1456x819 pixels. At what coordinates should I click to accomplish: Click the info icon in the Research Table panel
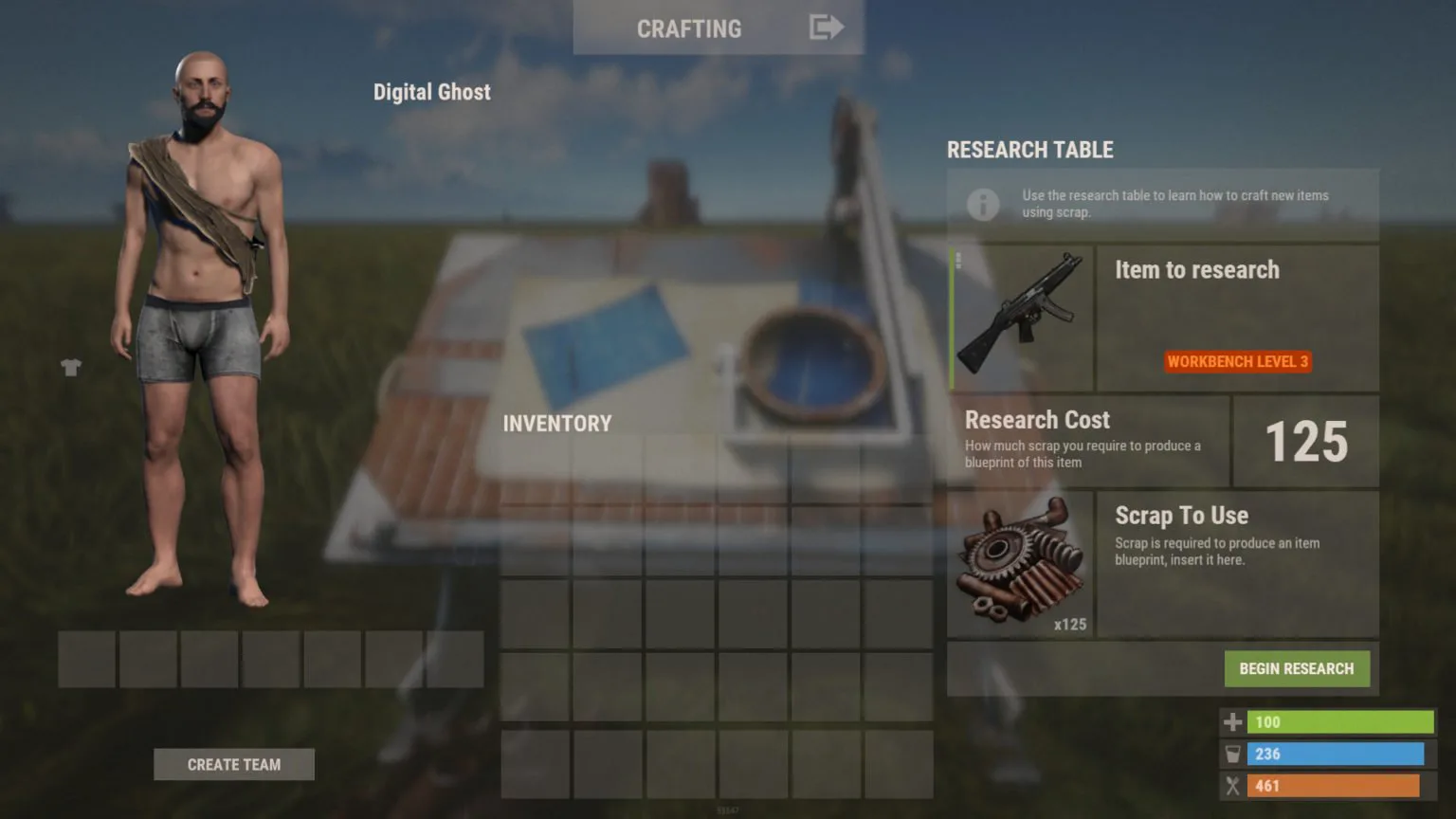[983, 205]
